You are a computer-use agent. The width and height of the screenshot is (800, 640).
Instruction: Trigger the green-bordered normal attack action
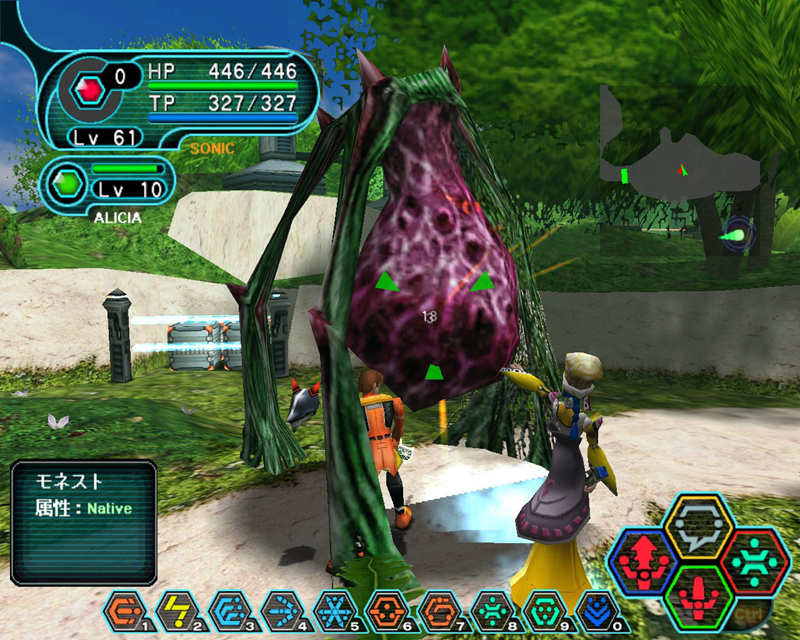[x=700, y=597]
